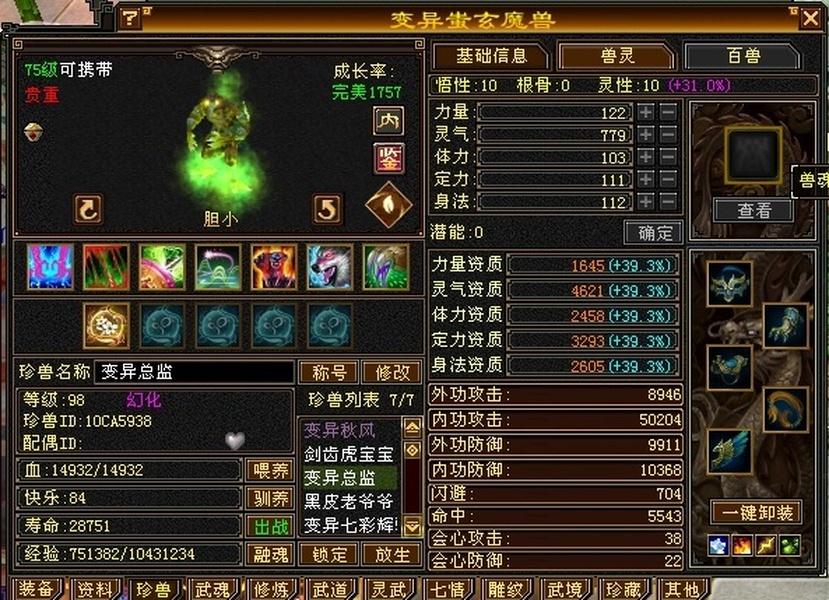The height and width of the screenshot is (600, 829).
Task: Select the 百兽 tab
Action: click(741, 56)
